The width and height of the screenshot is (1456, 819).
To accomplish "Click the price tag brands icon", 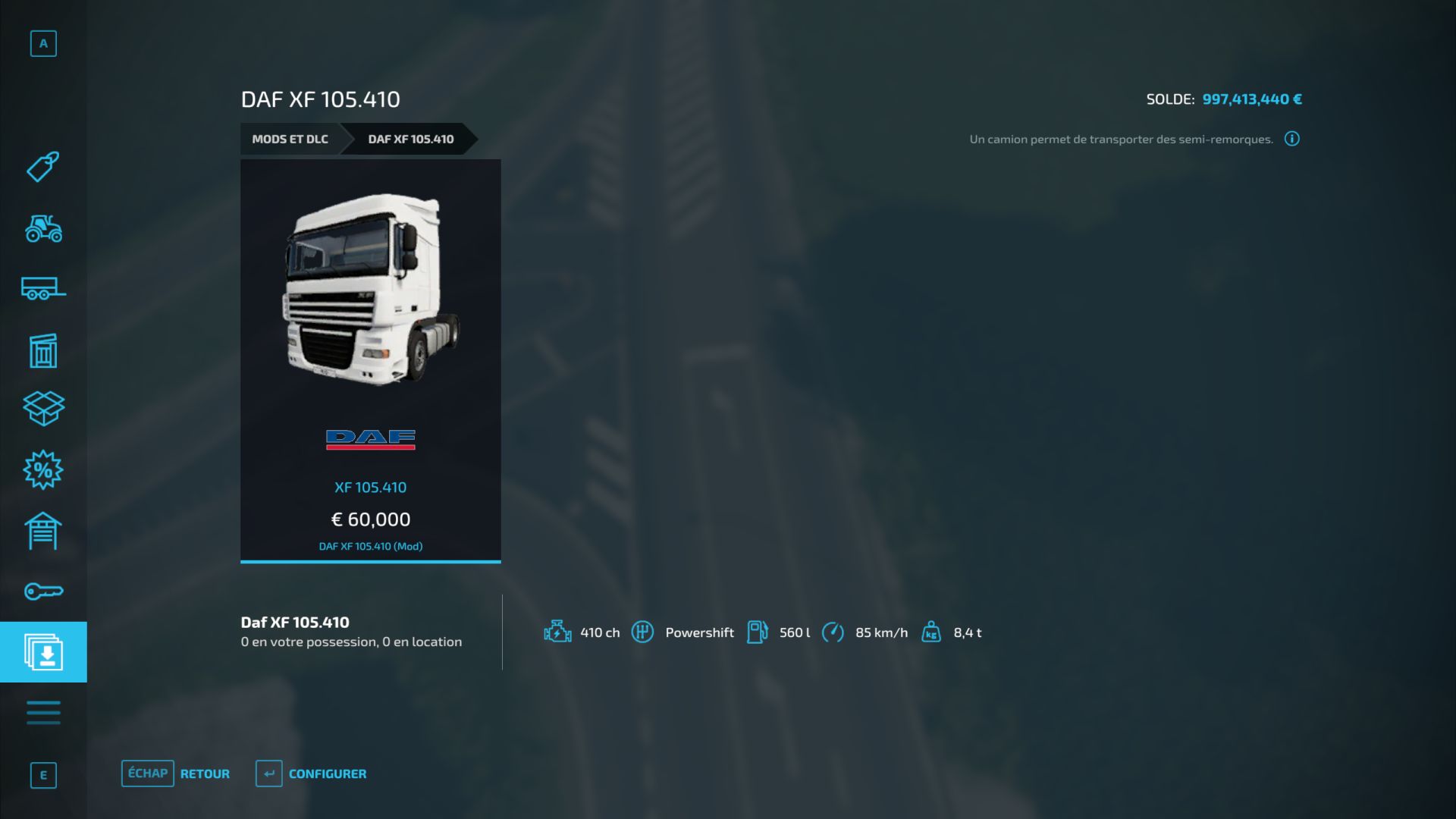I will pyautogui.click(x=43, y=168).
